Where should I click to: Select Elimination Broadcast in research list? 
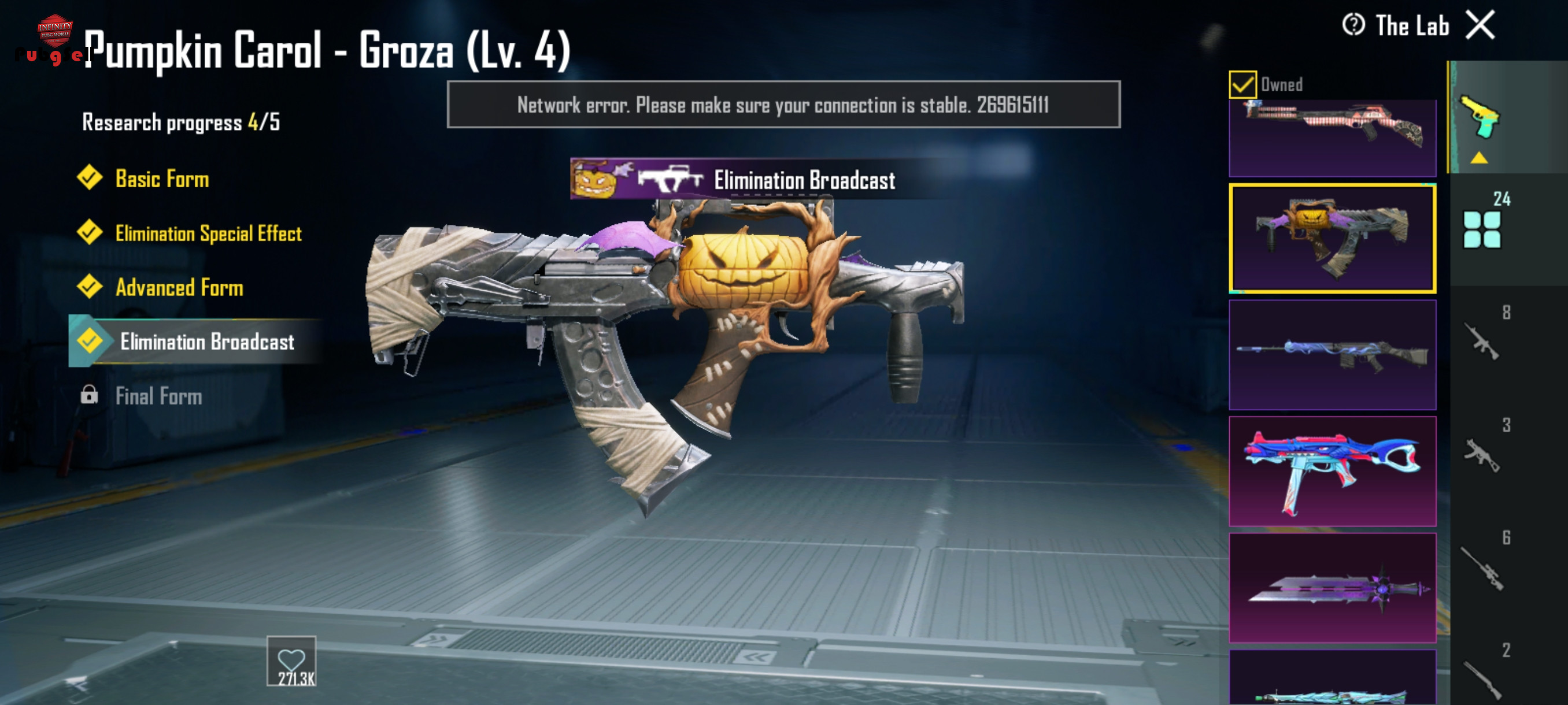click(x=207, y=342)
